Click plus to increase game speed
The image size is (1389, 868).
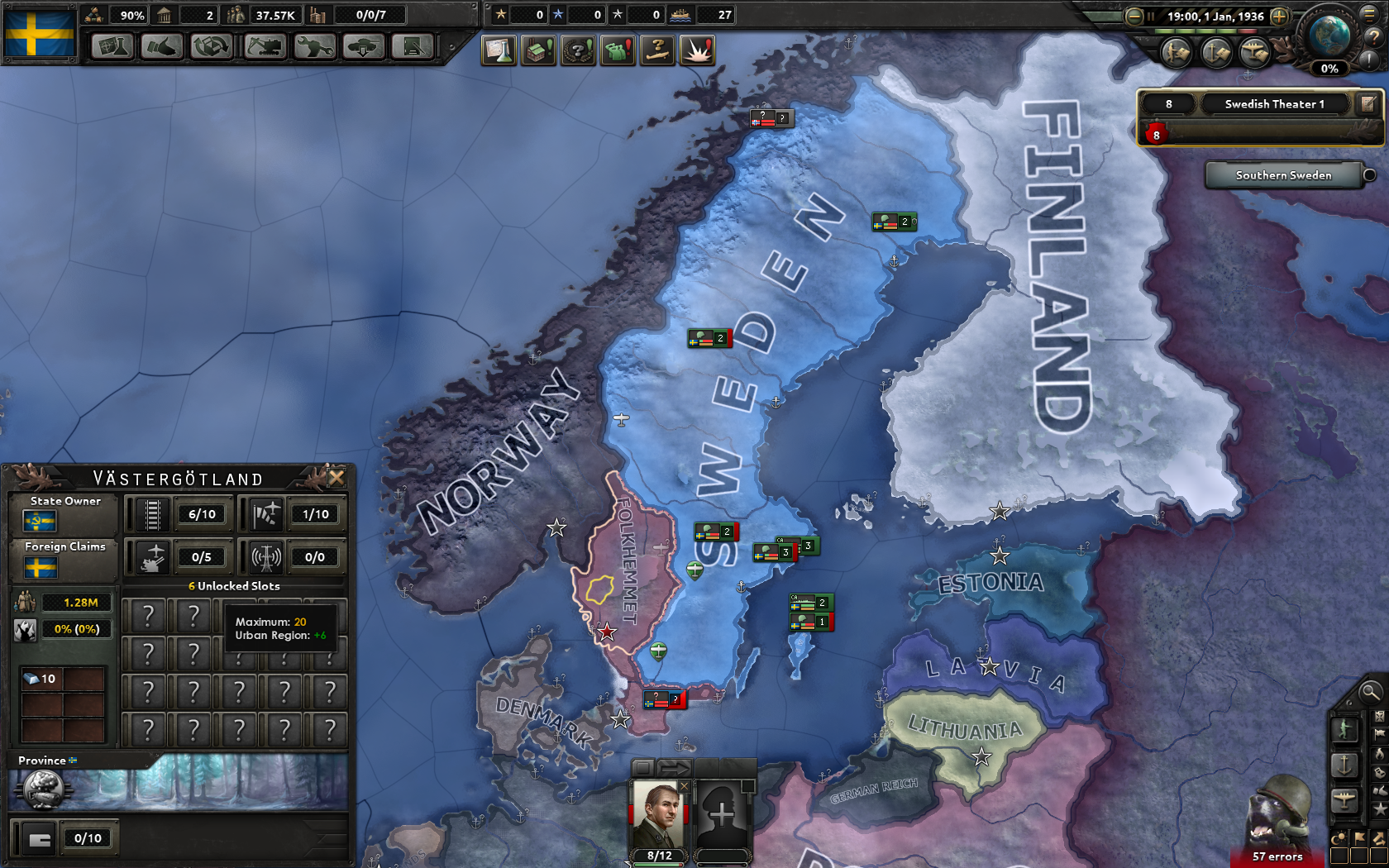point(1278,17)
